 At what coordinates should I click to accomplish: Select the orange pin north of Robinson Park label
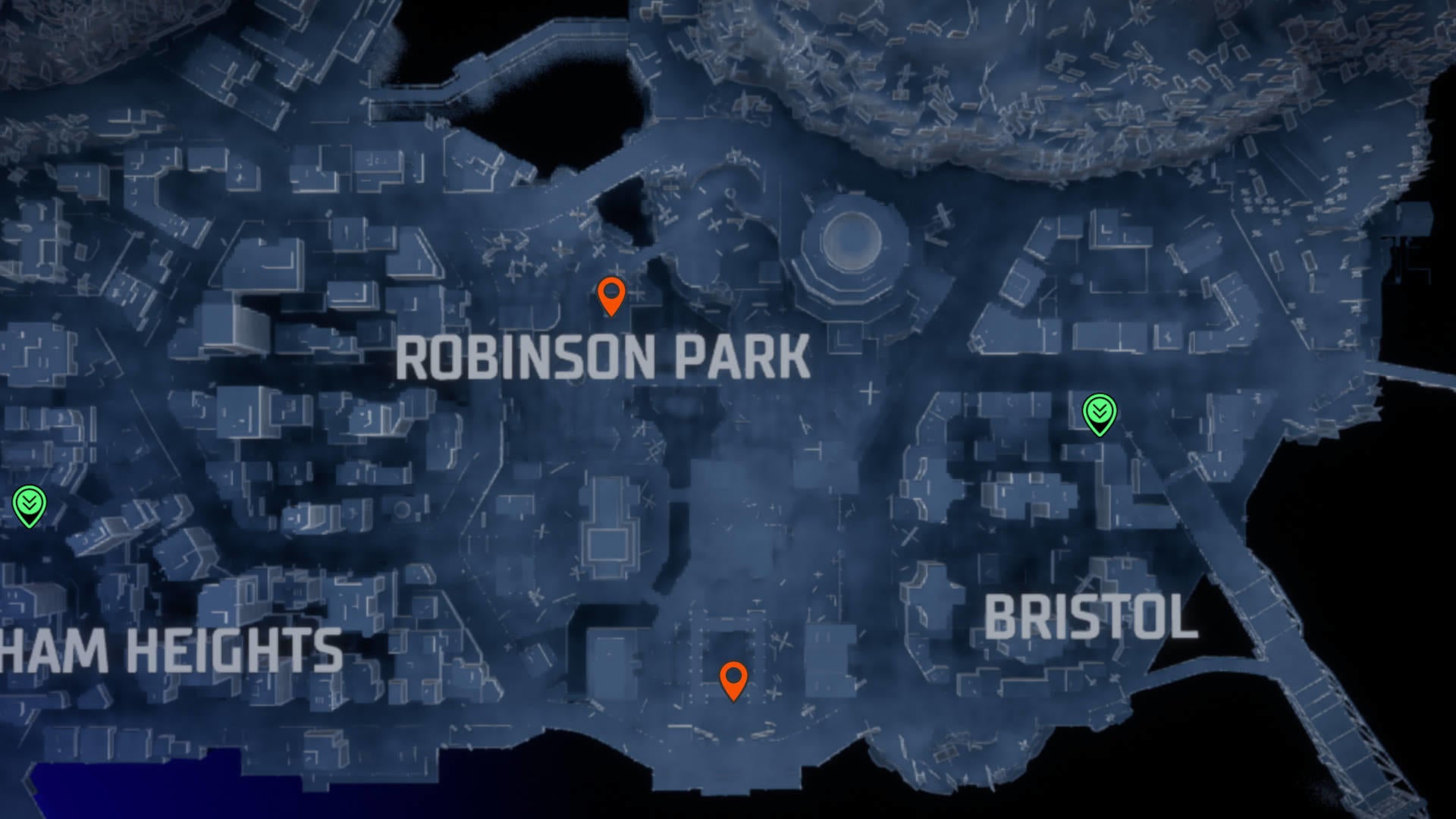(611, 297)
